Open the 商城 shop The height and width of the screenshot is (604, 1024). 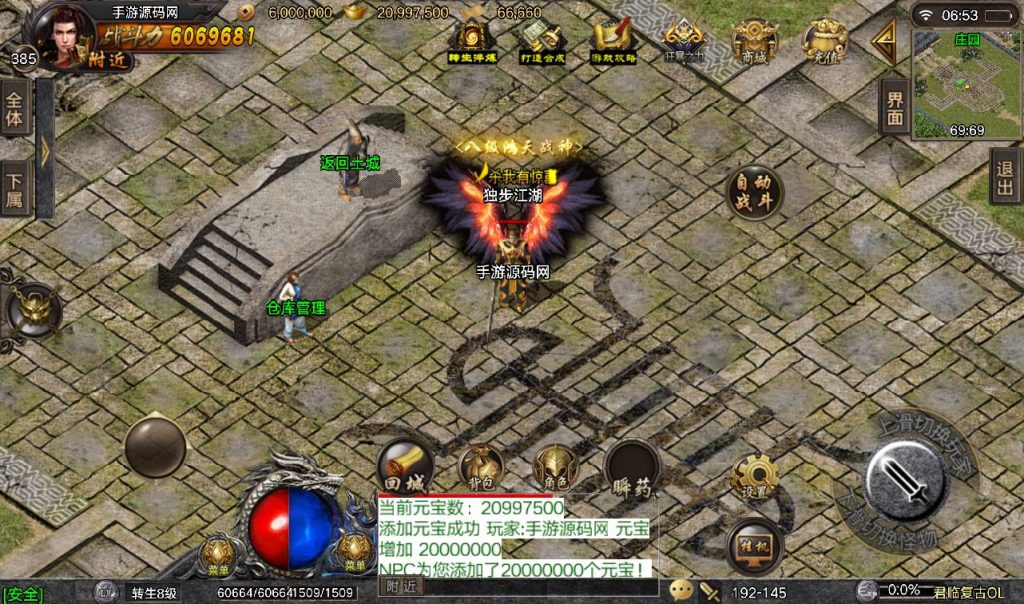(x=754, y=40)
